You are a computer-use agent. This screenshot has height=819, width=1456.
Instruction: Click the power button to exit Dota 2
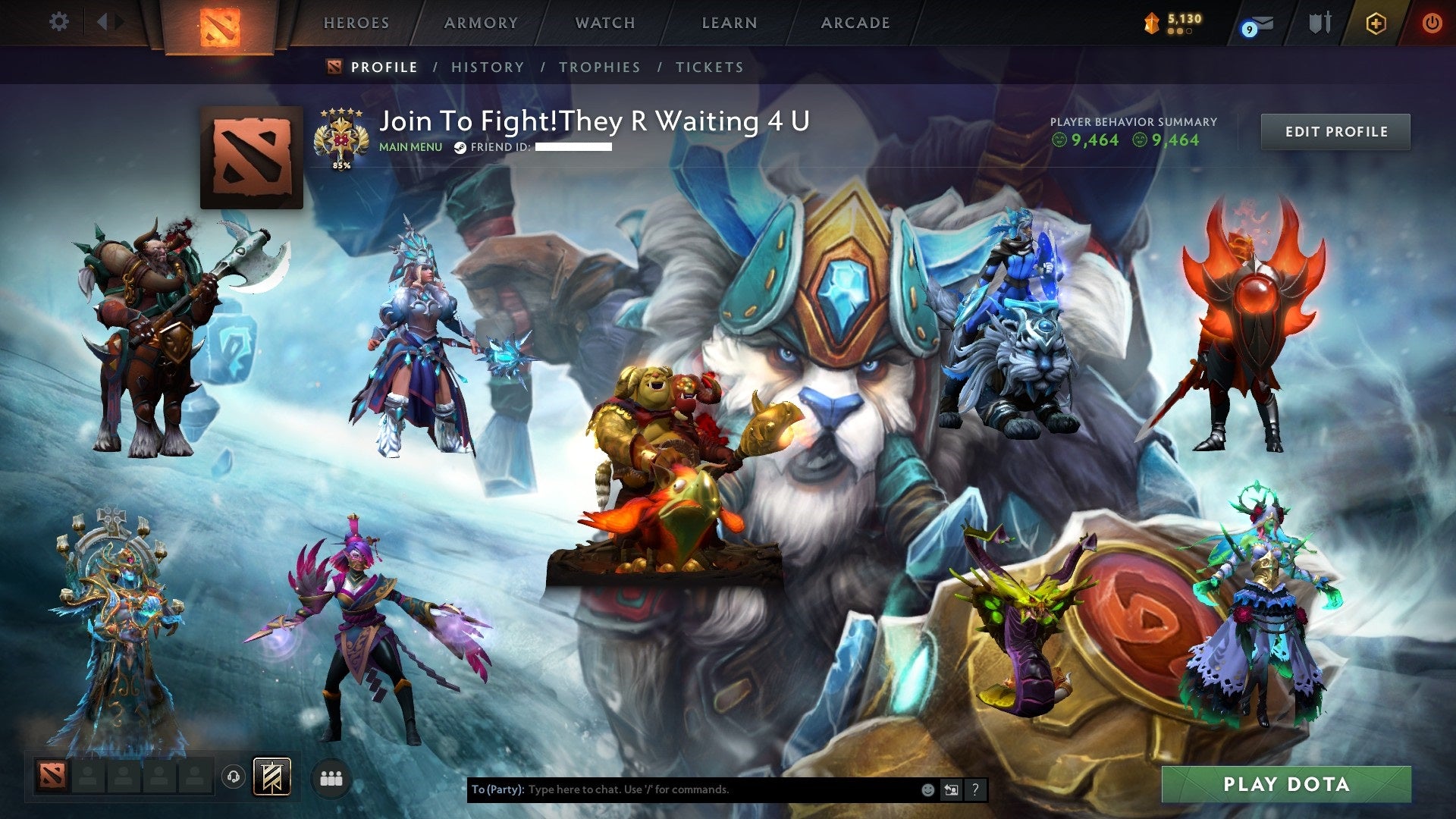click(1432, 21)
